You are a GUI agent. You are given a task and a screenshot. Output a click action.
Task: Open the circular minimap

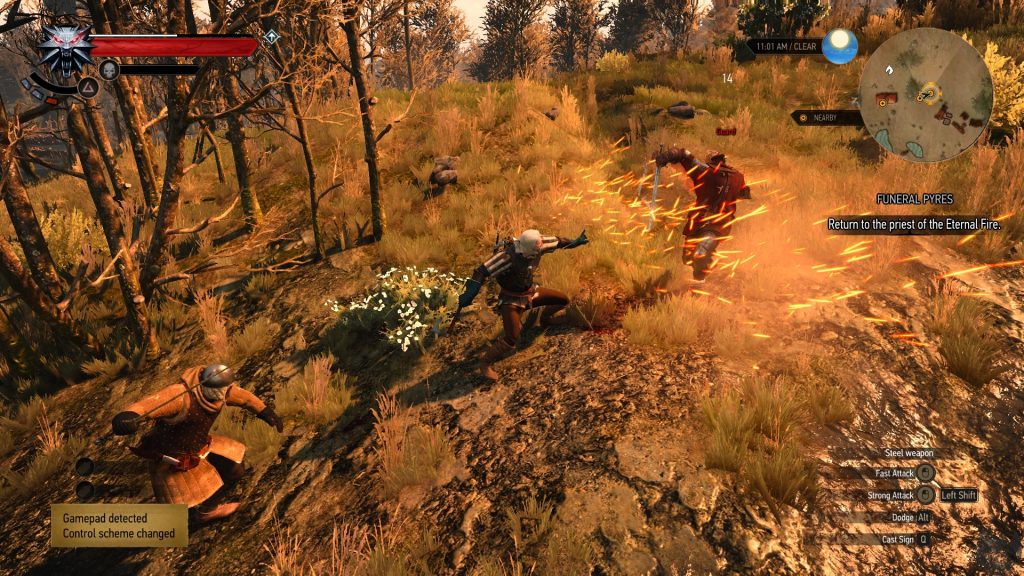[x=926, y=95]
